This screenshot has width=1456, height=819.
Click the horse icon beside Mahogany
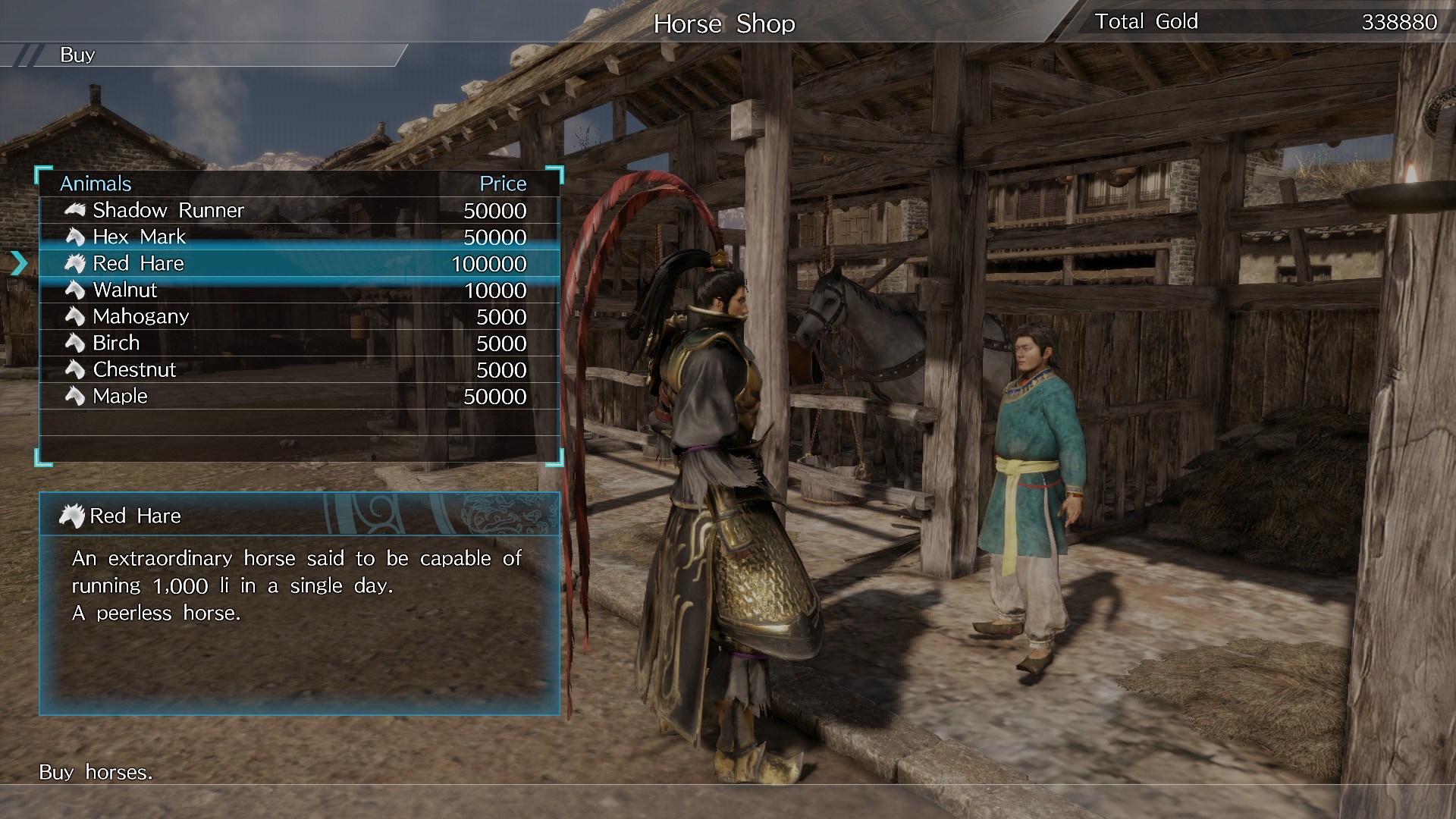[76, 316]
